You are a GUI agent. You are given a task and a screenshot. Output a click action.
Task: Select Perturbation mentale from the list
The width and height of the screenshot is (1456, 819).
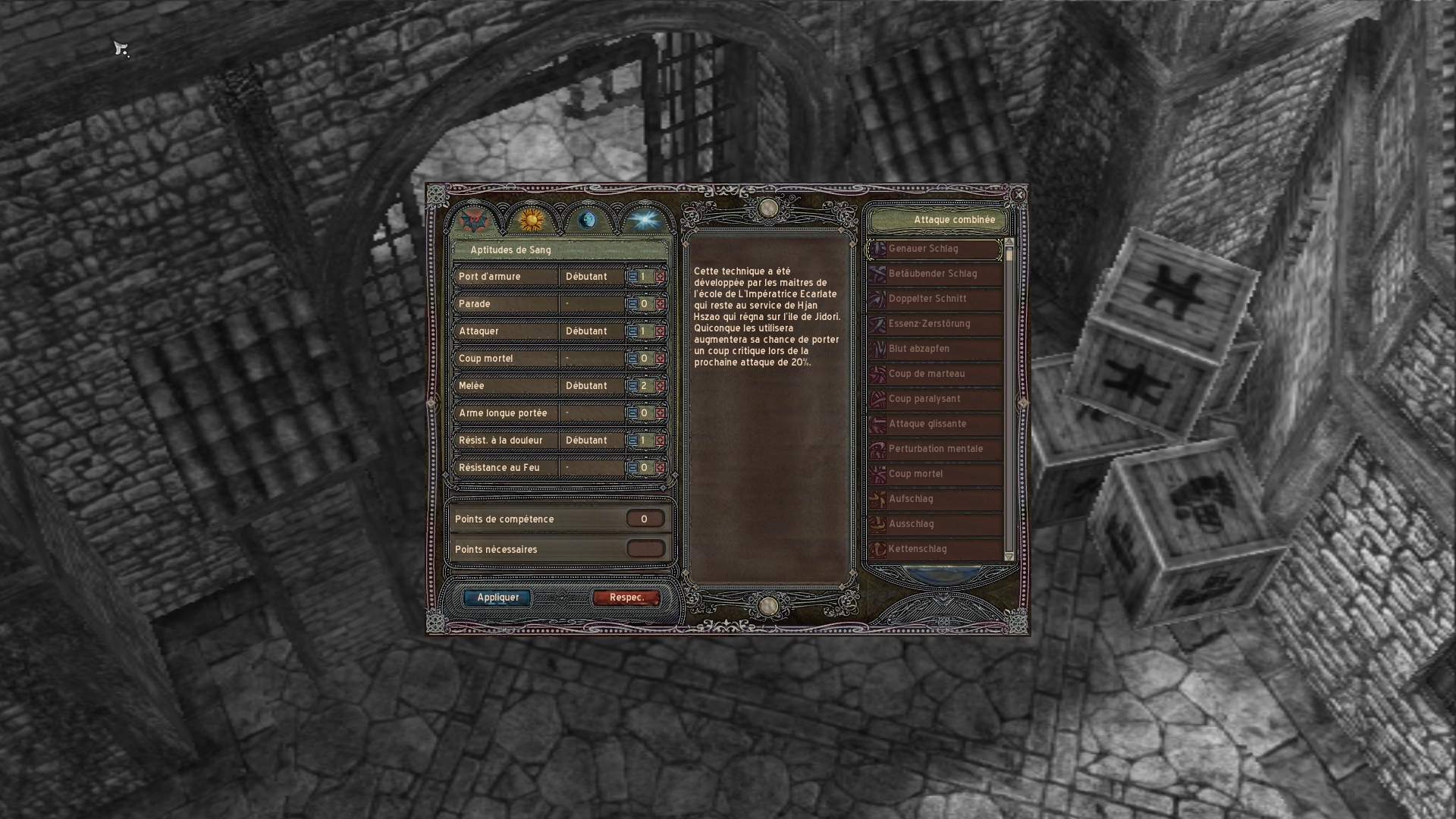pos(935,449)
